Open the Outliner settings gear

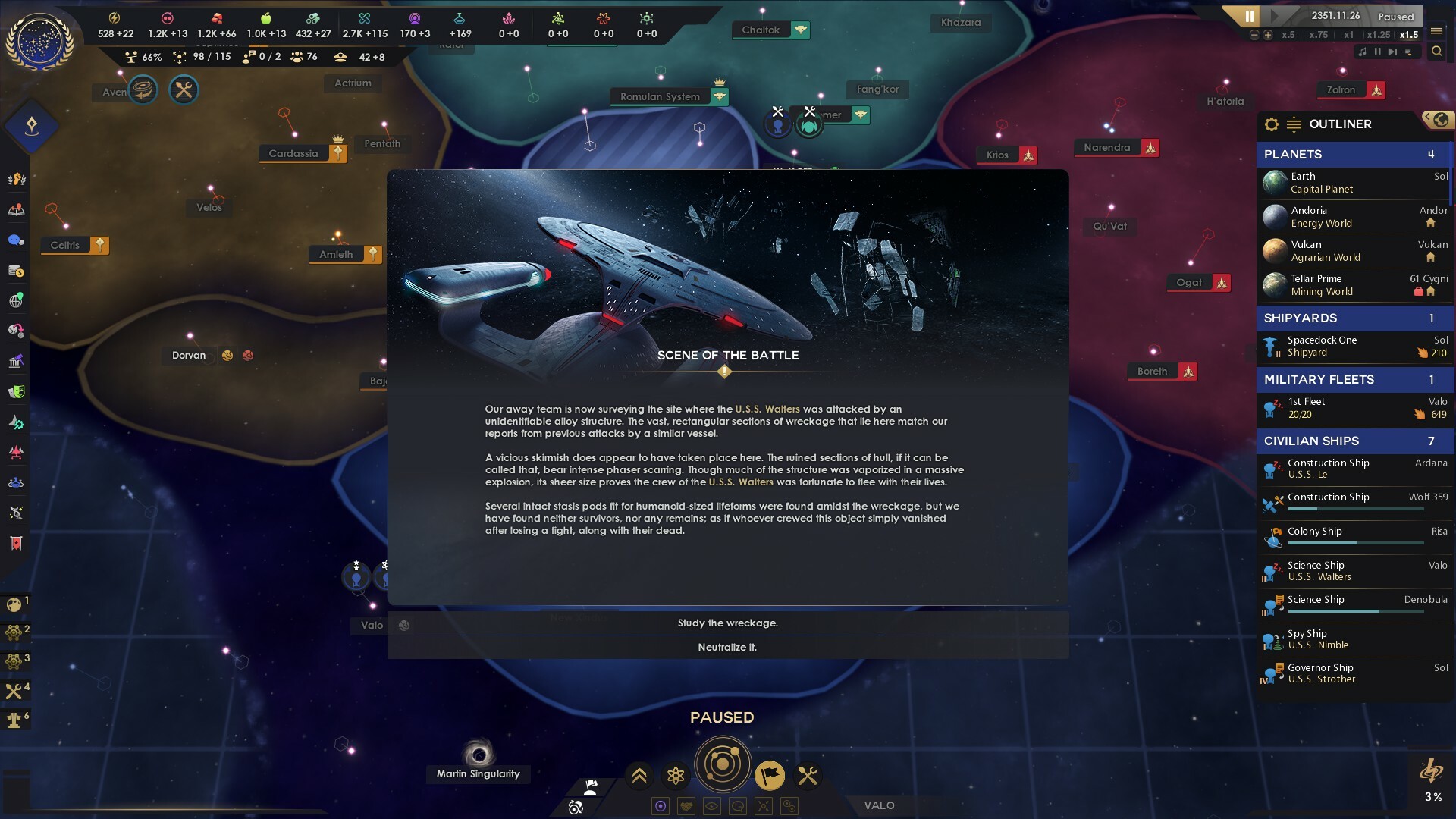click(x=1271, y=124)
